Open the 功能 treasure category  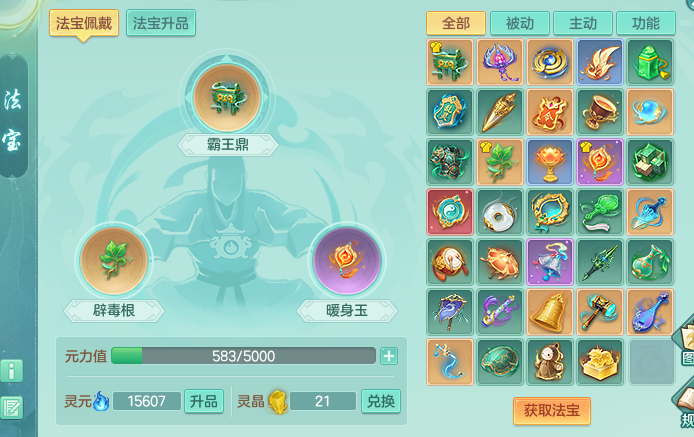[x=645, y=23]
